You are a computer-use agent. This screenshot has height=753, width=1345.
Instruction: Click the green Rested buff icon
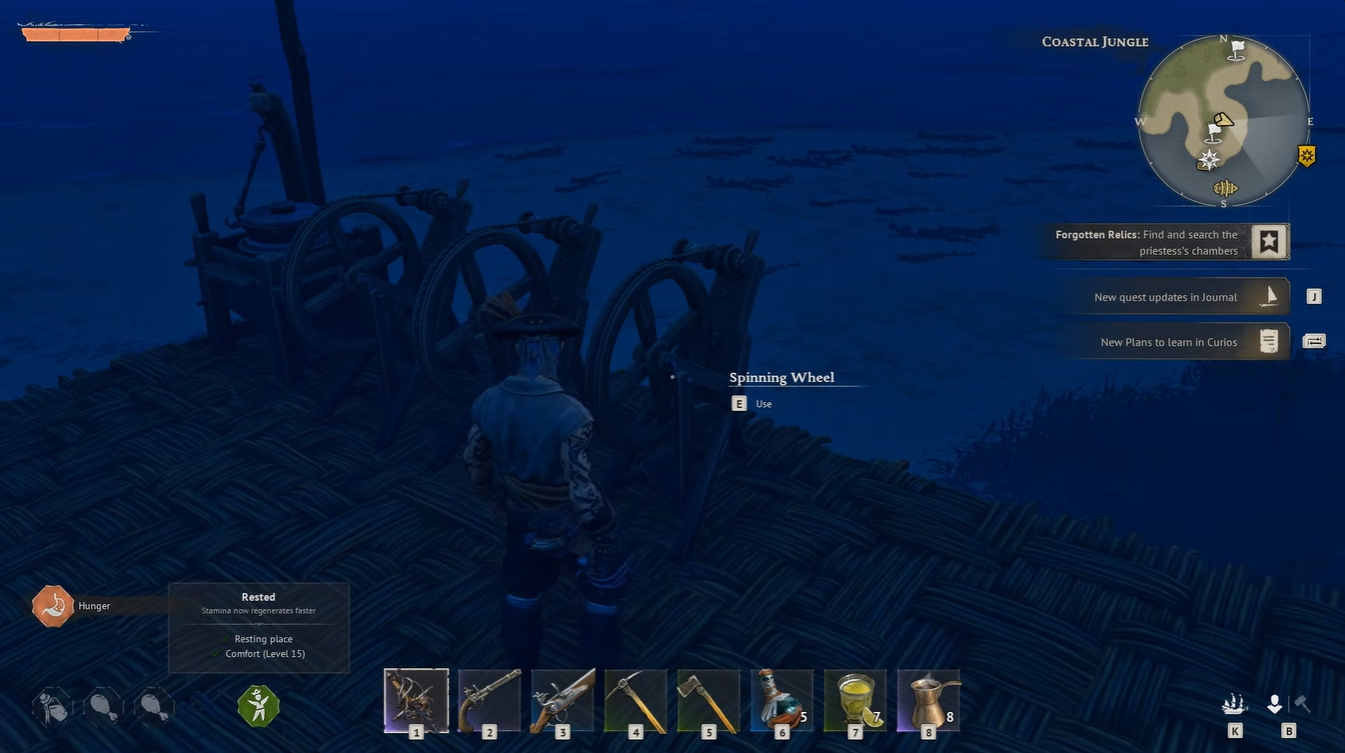point(258,706)
